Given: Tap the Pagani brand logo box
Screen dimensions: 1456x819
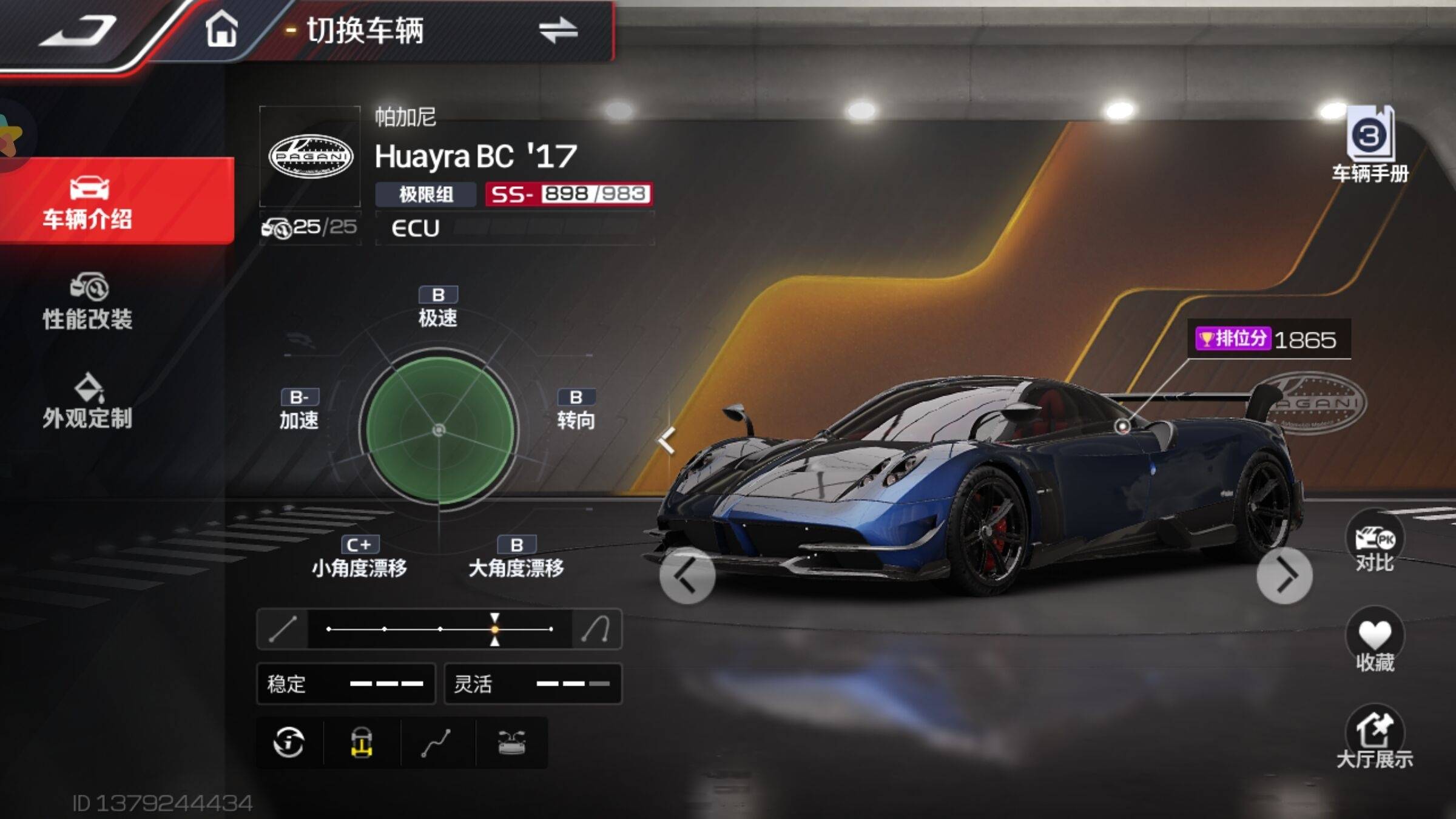Looking at the screenshot, I should [310, 157].
